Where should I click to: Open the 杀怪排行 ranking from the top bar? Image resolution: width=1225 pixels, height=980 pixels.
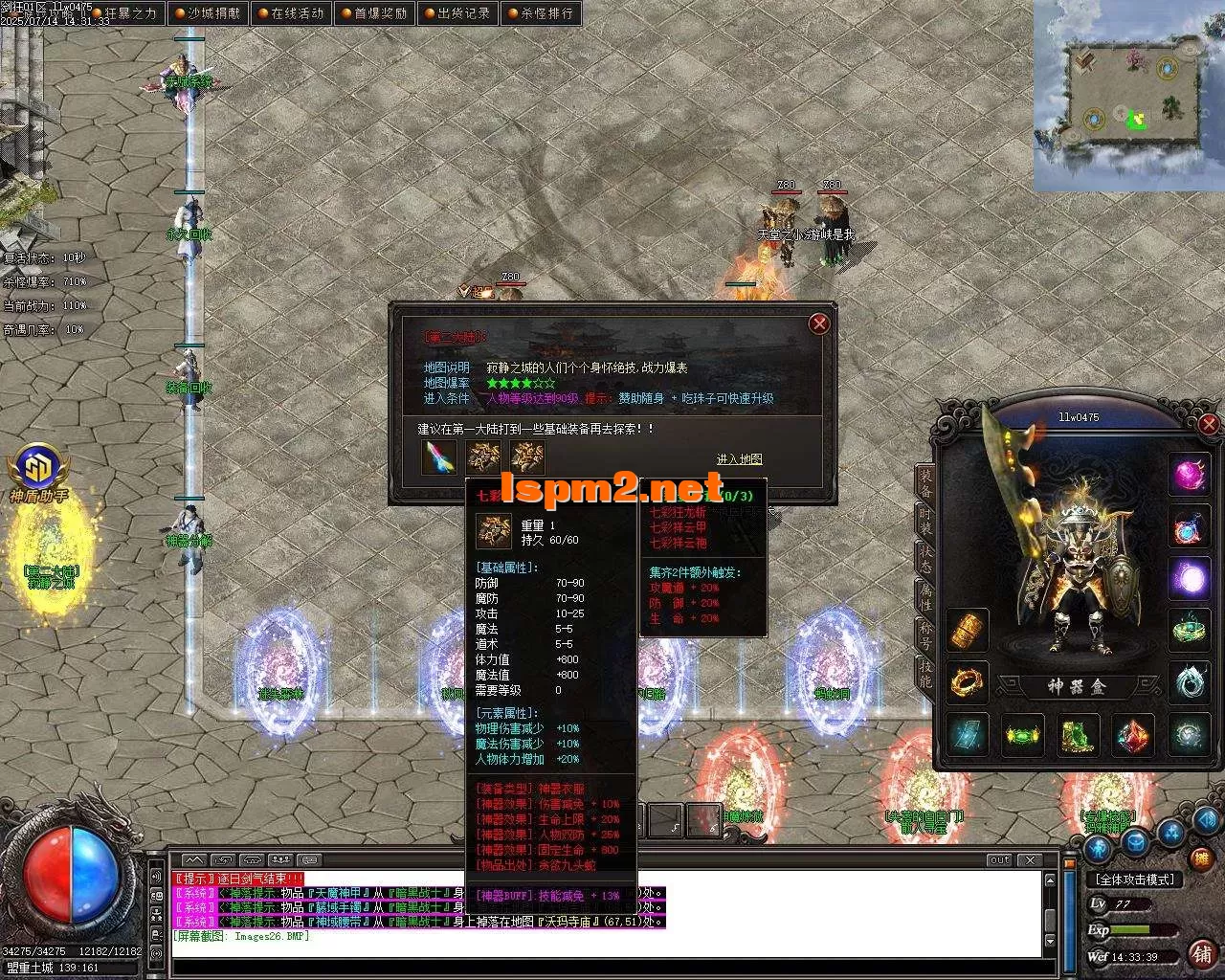click(542, 13)
